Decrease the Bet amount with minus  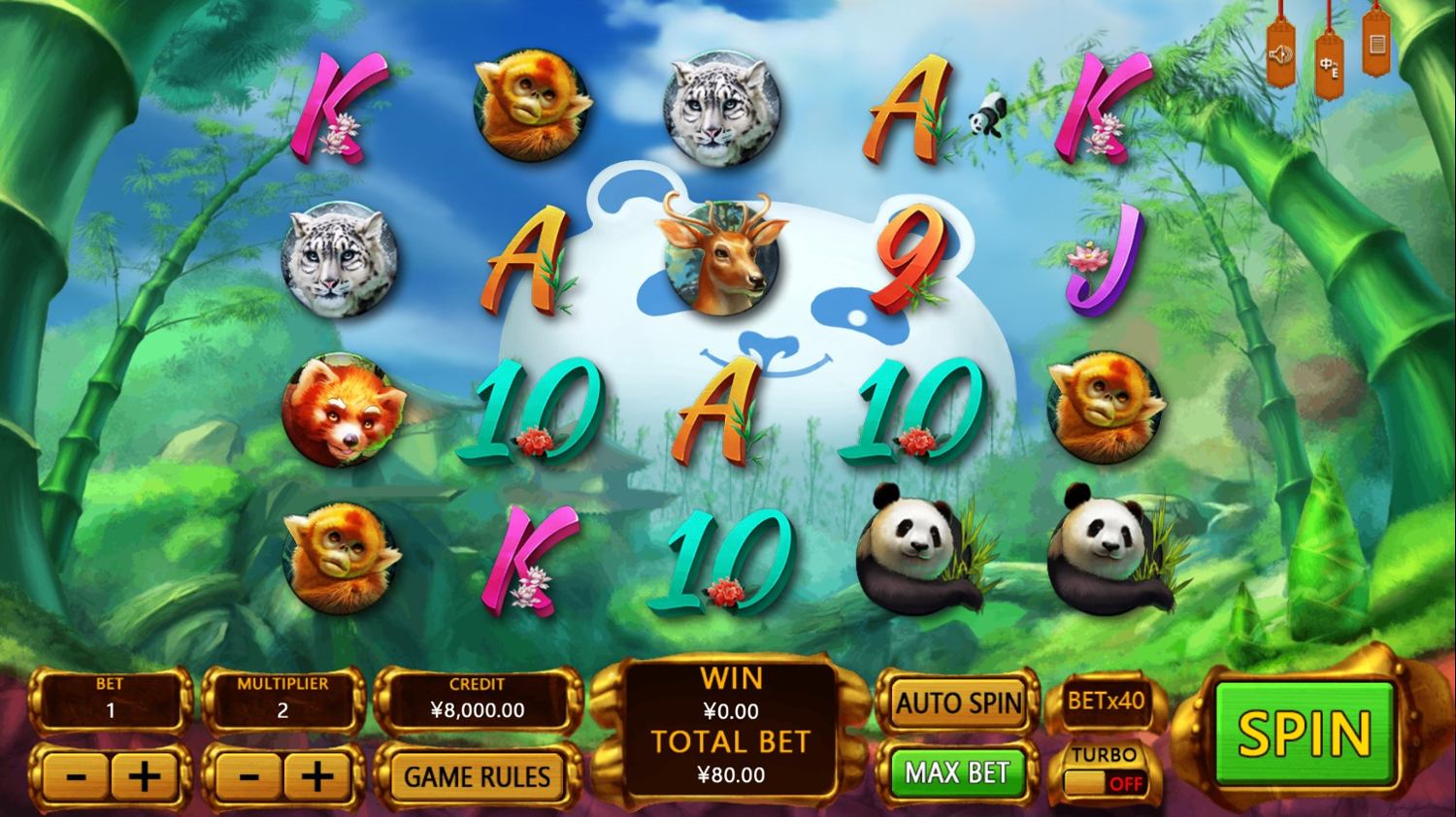[77, 776]
